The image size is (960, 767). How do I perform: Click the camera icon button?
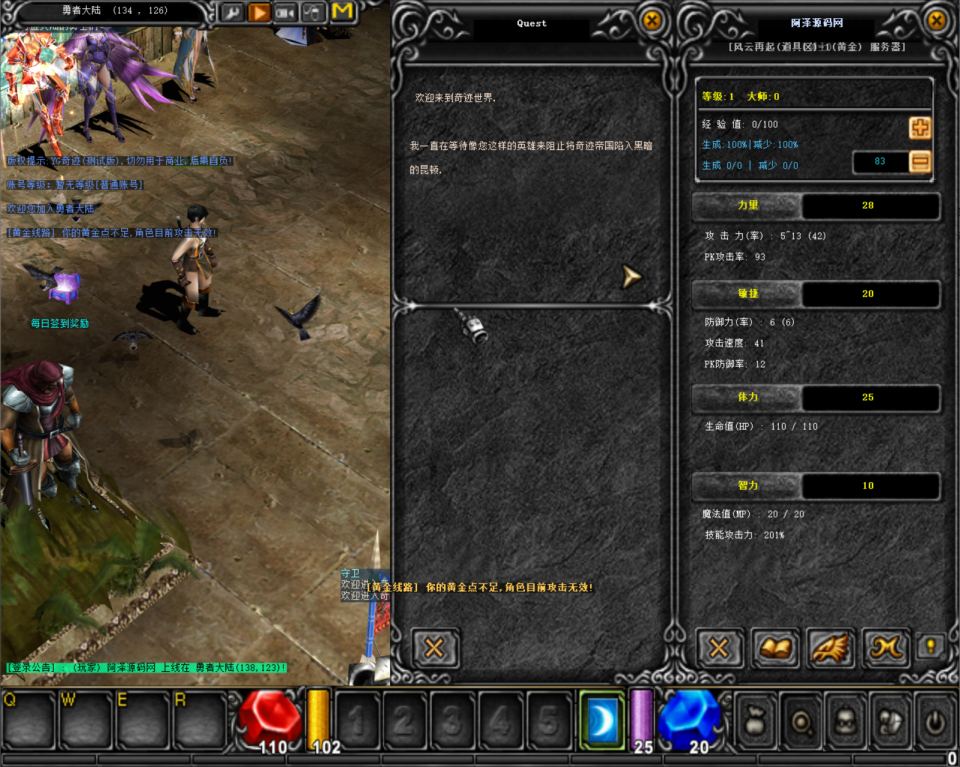(x=287, y=13)
